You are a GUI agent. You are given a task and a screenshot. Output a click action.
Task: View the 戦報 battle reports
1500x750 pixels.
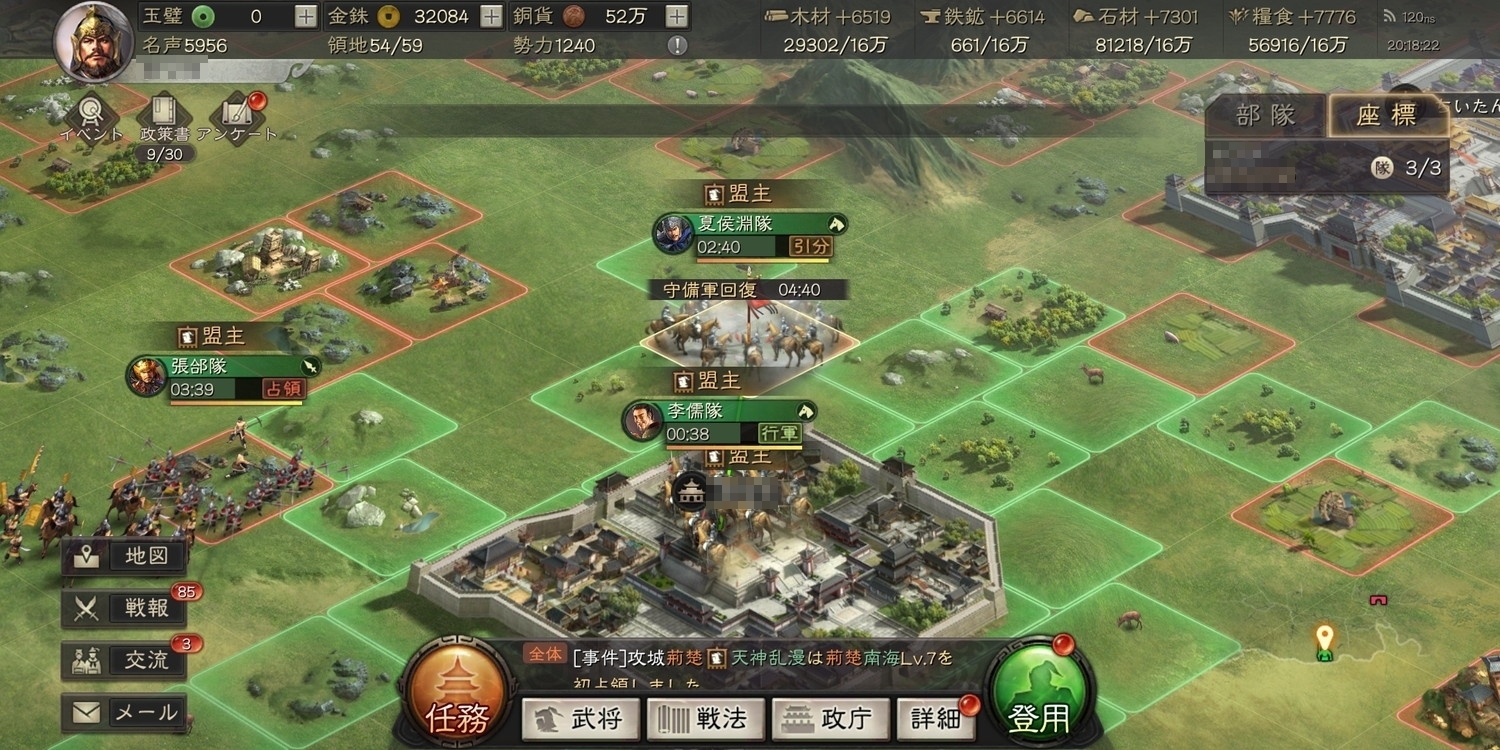[125, 608]
